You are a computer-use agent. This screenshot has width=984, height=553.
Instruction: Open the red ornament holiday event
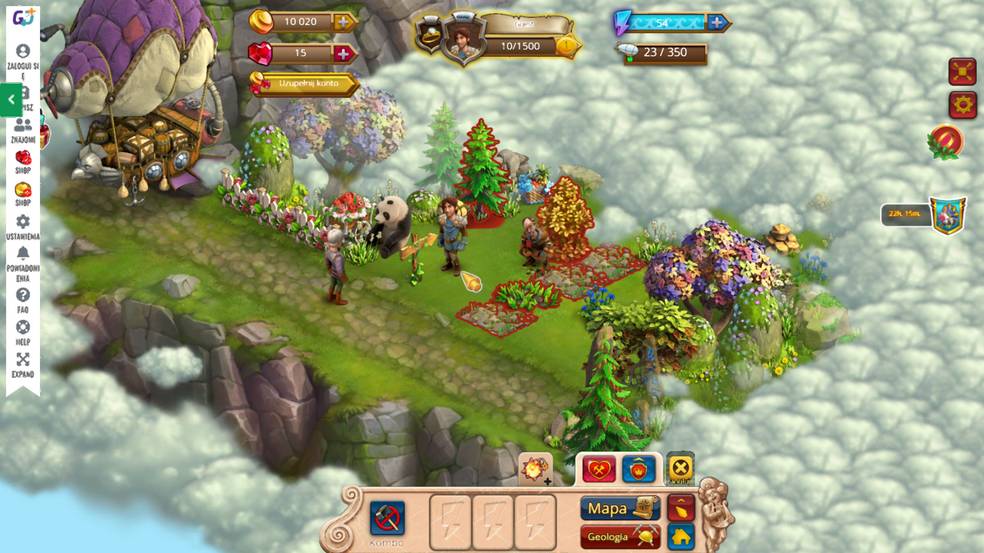click(x=945, y=141)
